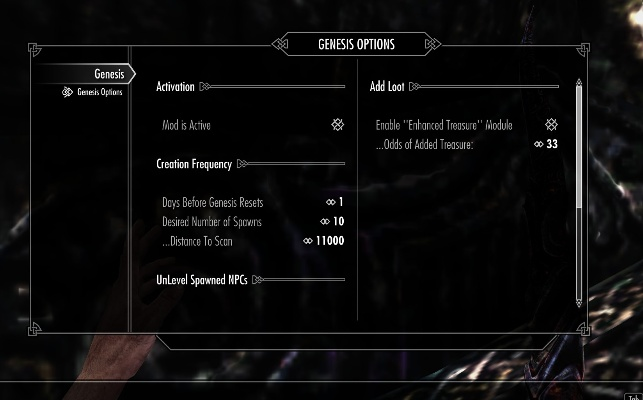643x400 pixels.
Task: Toggle the Mod is Active option
Action: [337, 125]
